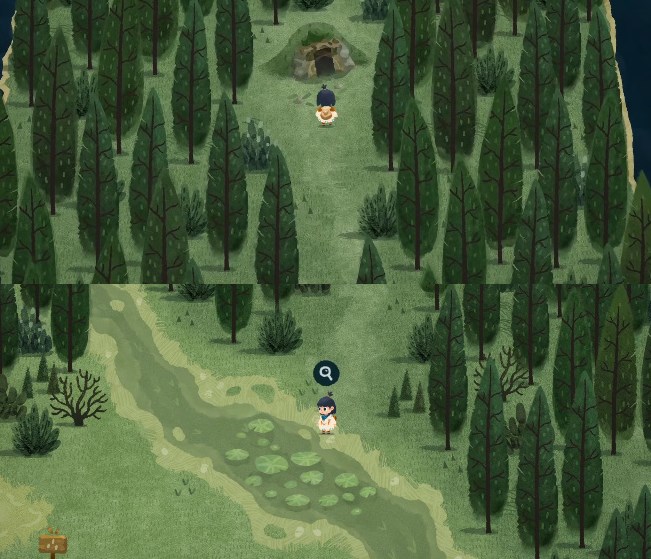Click the magnifying glass inspect icon

[326, 374]
